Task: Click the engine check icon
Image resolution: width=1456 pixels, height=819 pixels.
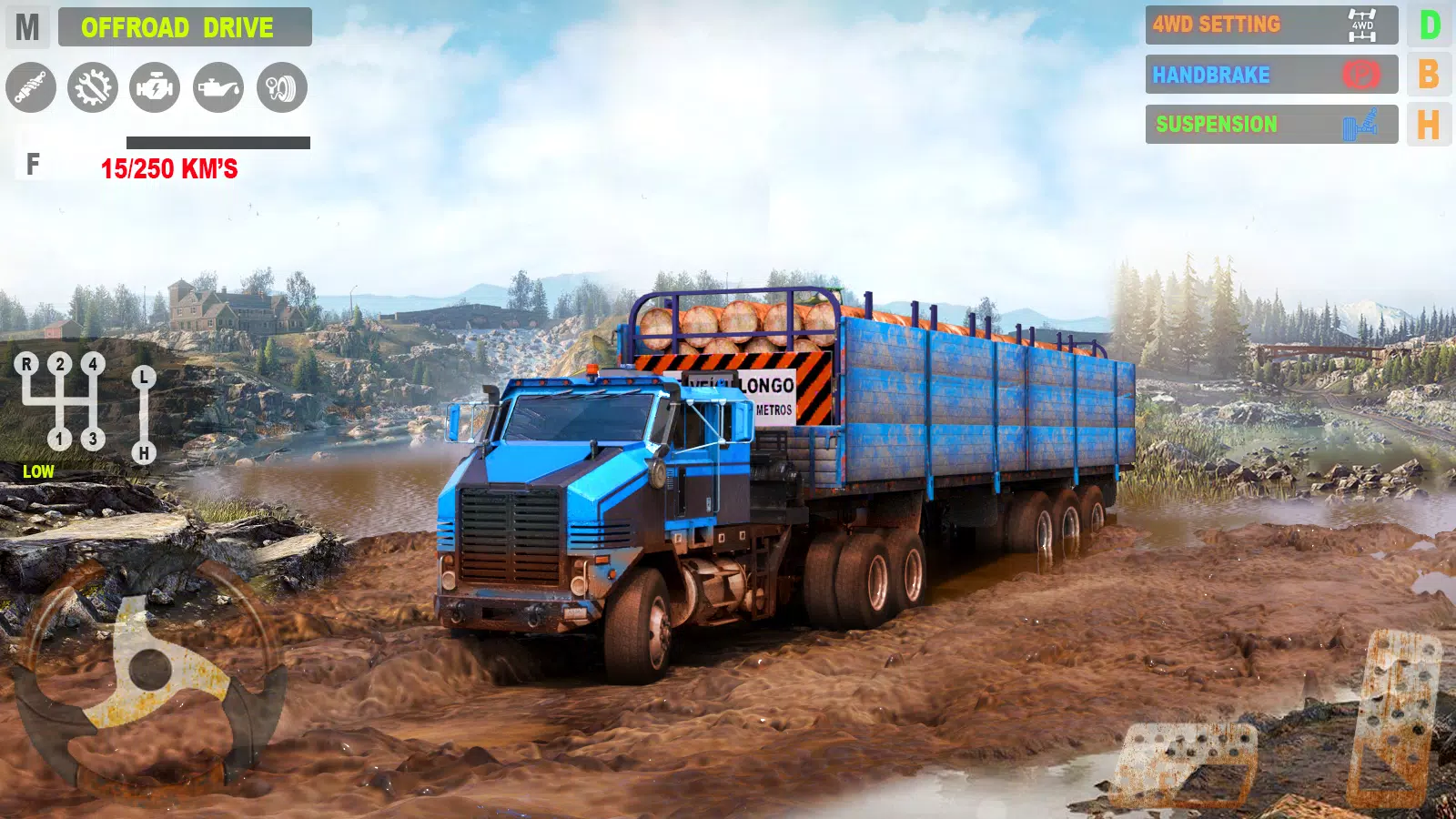Action: (x=157, y=88)
